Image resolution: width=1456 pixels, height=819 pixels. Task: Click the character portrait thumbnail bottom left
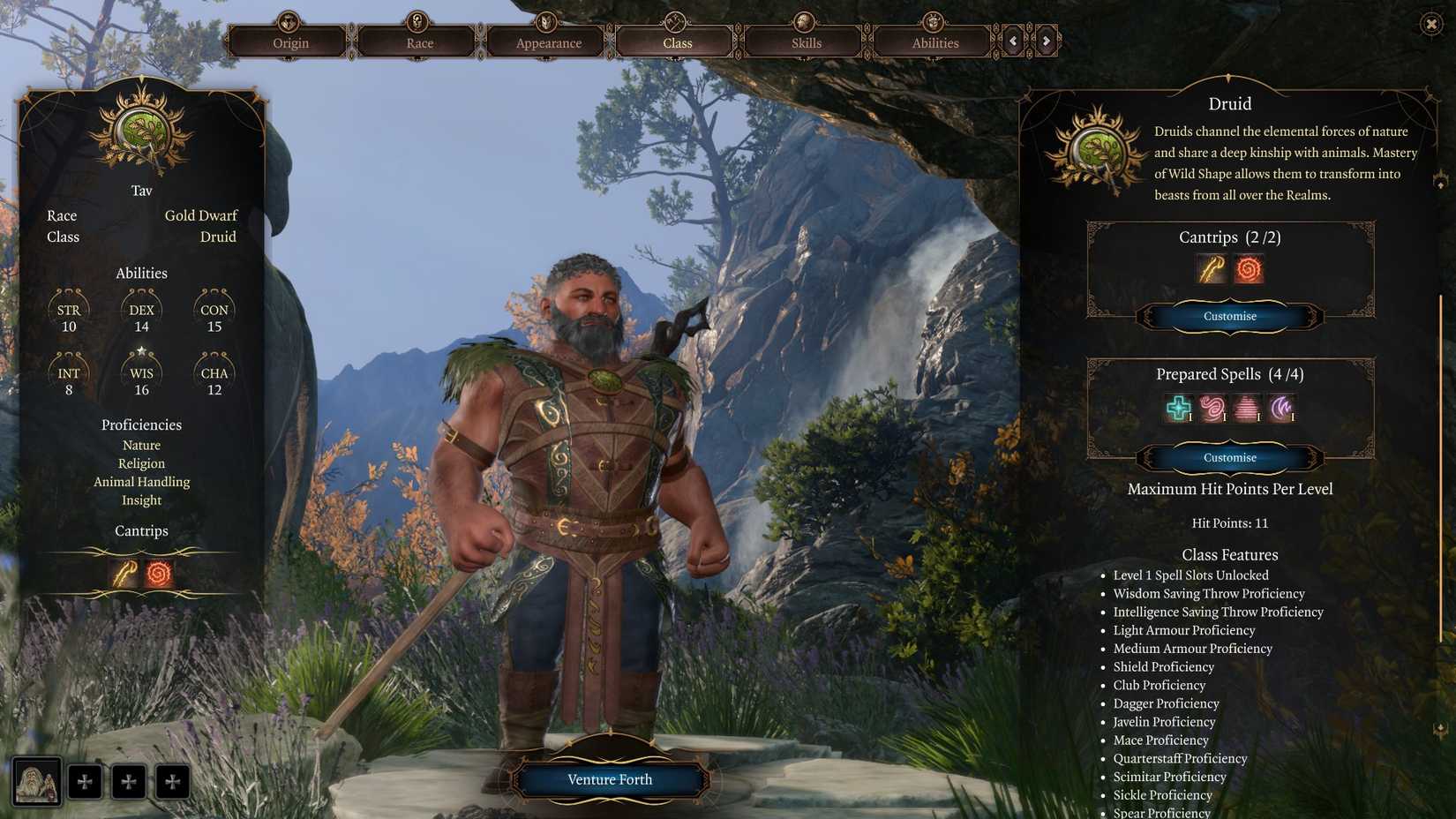[36, 781]
